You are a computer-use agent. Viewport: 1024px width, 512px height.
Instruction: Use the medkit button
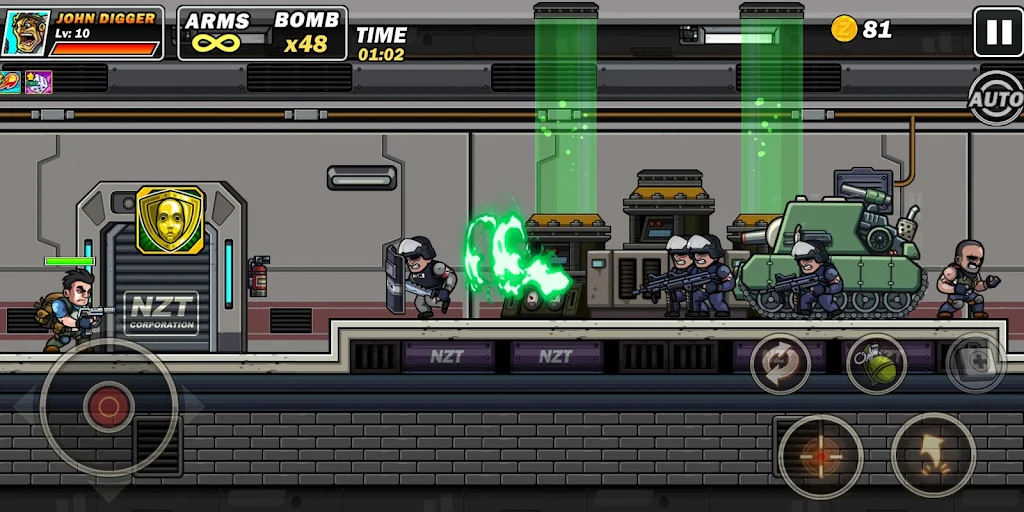tap(975, 363)
